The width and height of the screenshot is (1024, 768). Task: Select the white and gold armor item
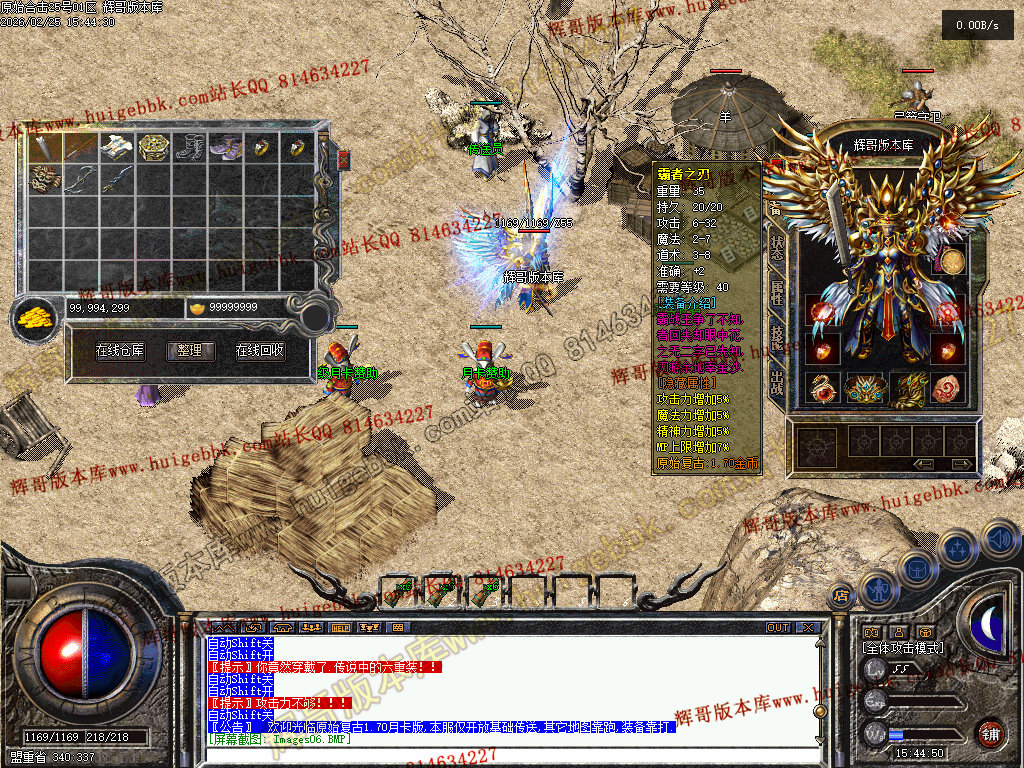click(117, 148)
